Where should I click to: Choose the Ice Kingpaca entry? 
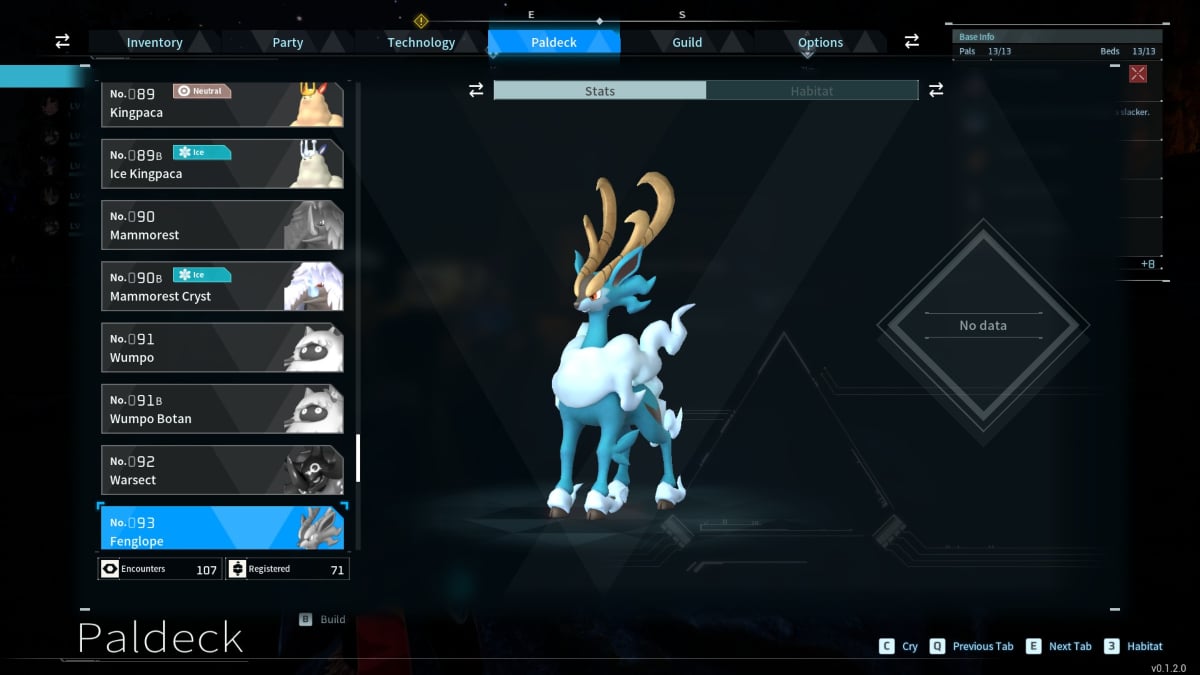coord(222,164)
